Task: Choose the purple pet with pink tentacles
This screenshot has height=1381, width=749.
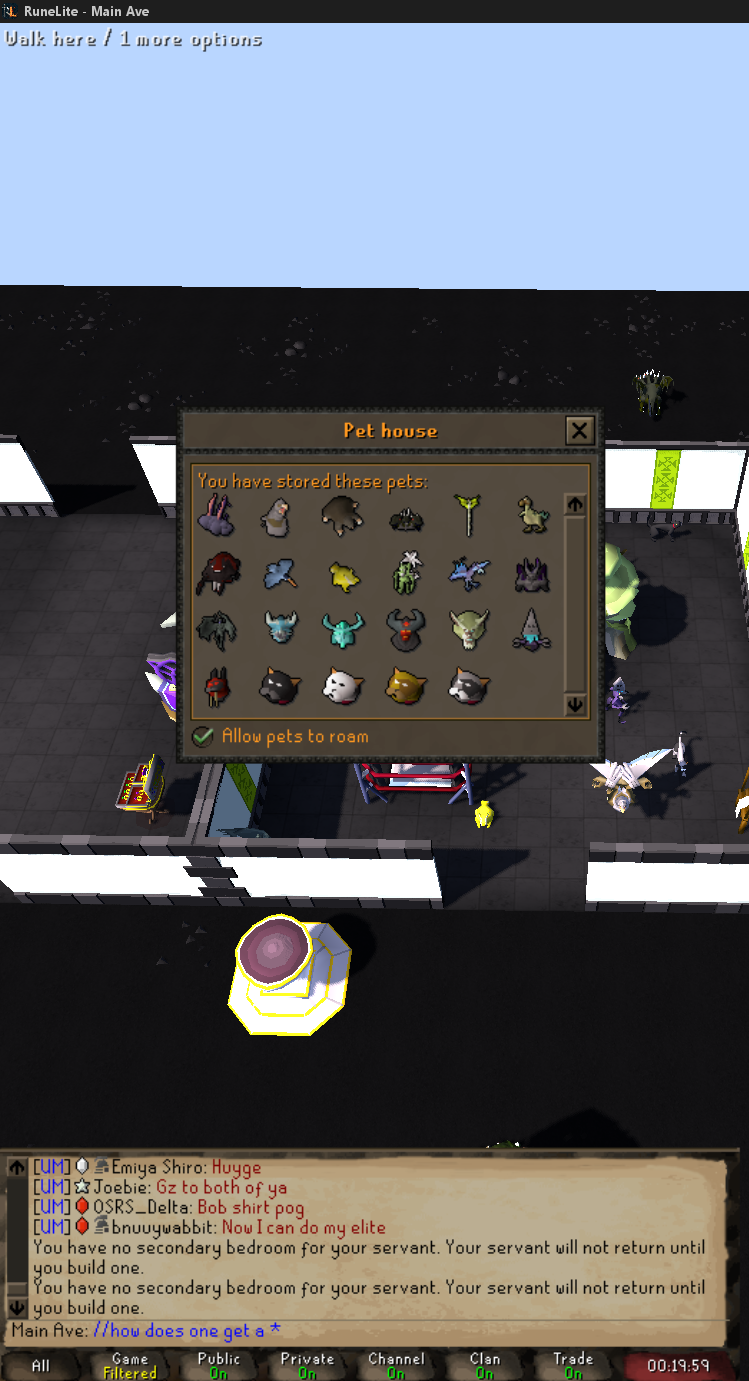Action: point(215,517)
